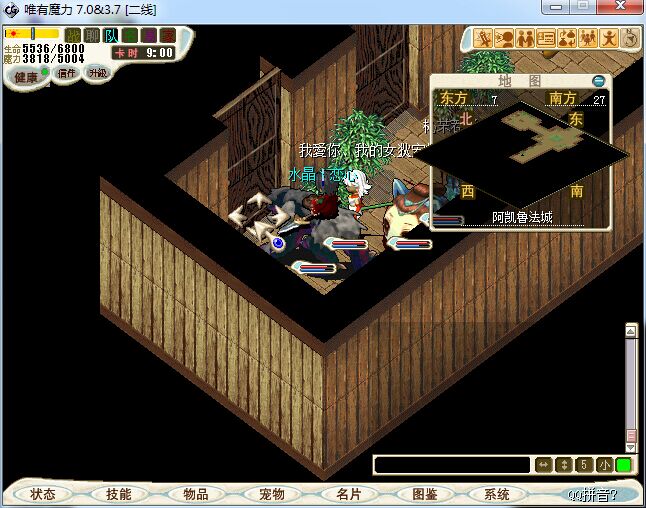Open the 状态 status menu
The width and height of the screenshot is (646, 508).
pos(43,494)
